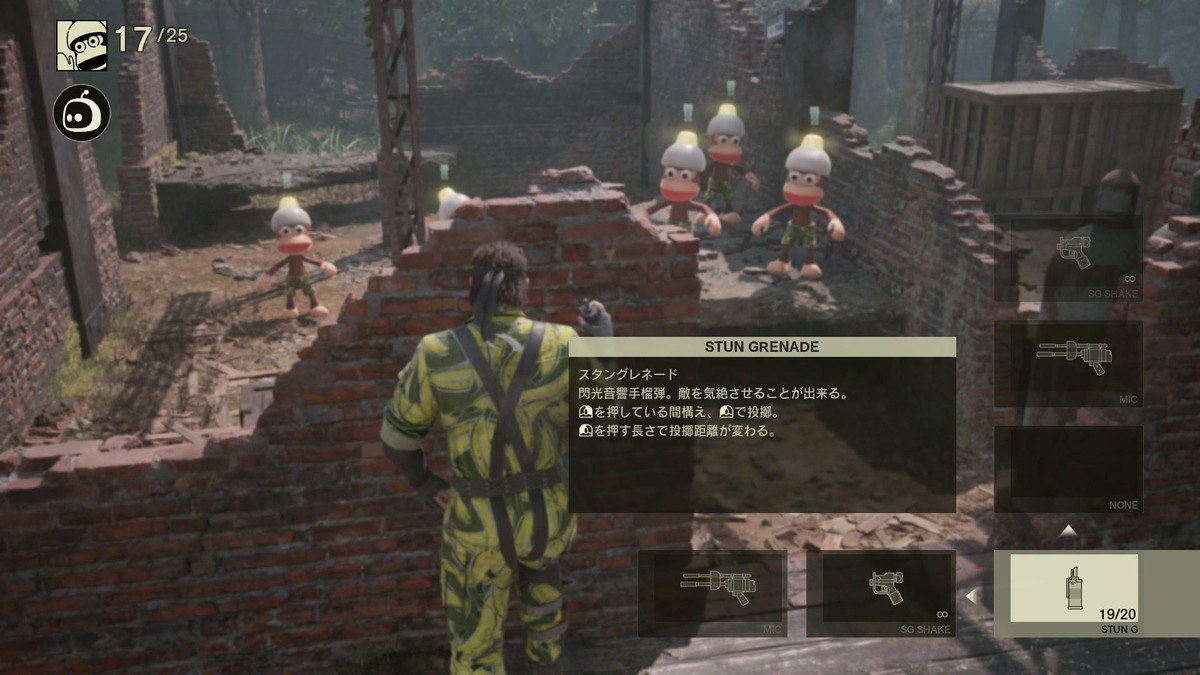
Task: Choose SG SHAKE in the horizontal bottom row
Action: click(881, 593)
